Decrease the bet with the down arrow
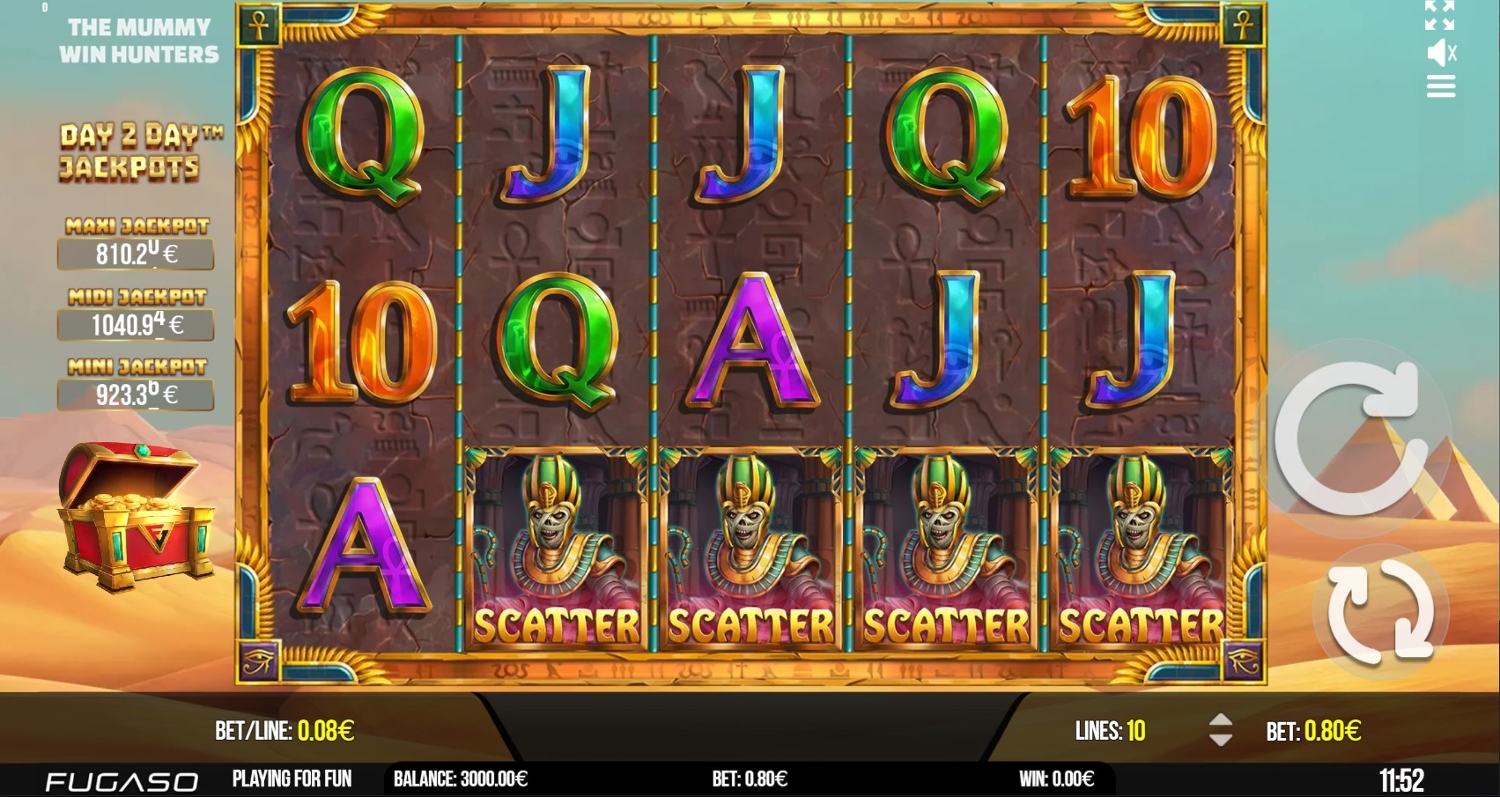 (1220, 741)
